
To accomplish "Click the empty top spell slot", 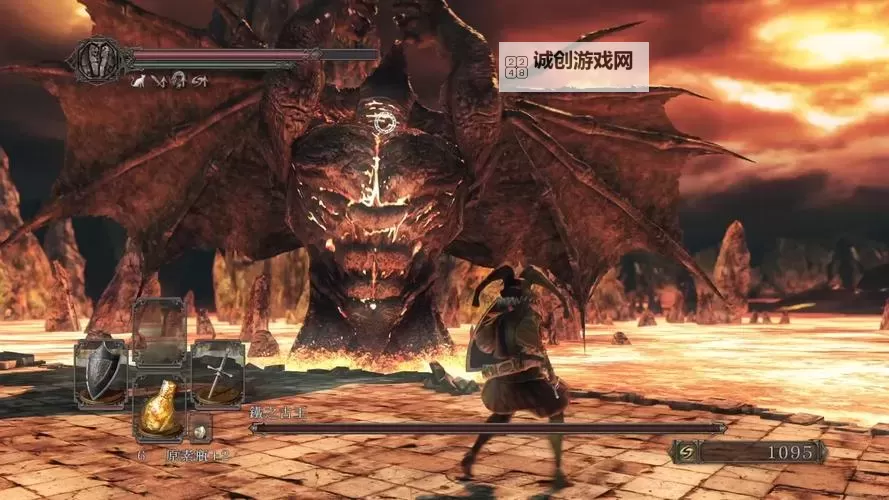I will tap(160, 332).
